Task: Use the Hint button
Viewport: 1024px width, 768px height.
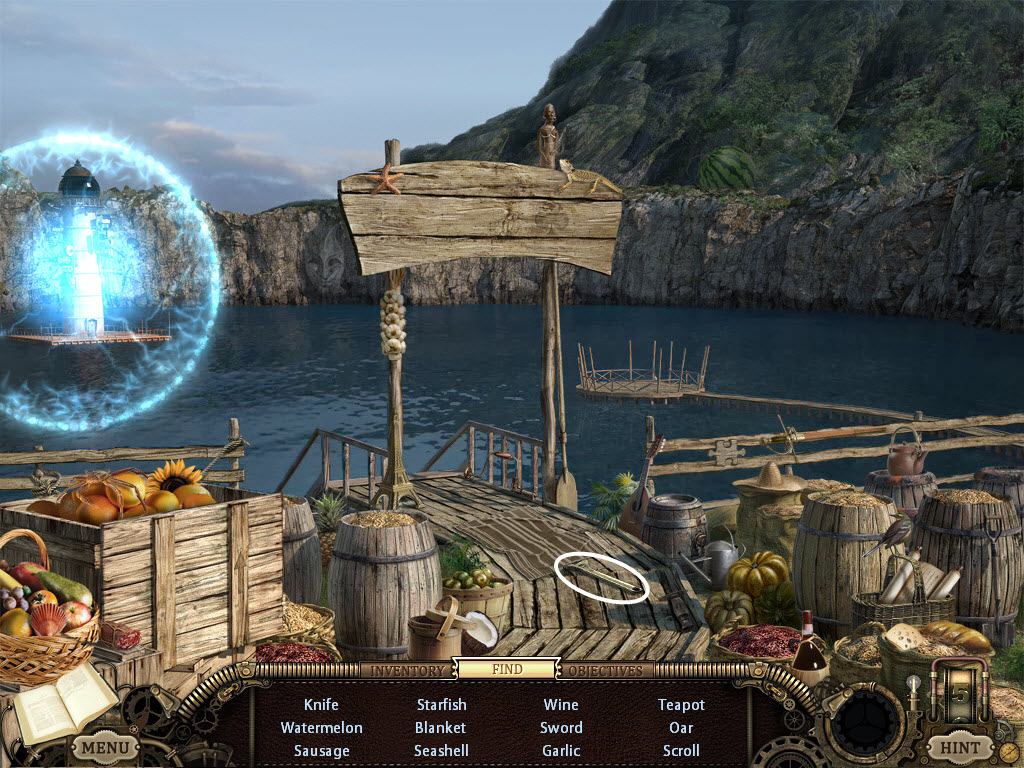Action: tap(959, 747)
